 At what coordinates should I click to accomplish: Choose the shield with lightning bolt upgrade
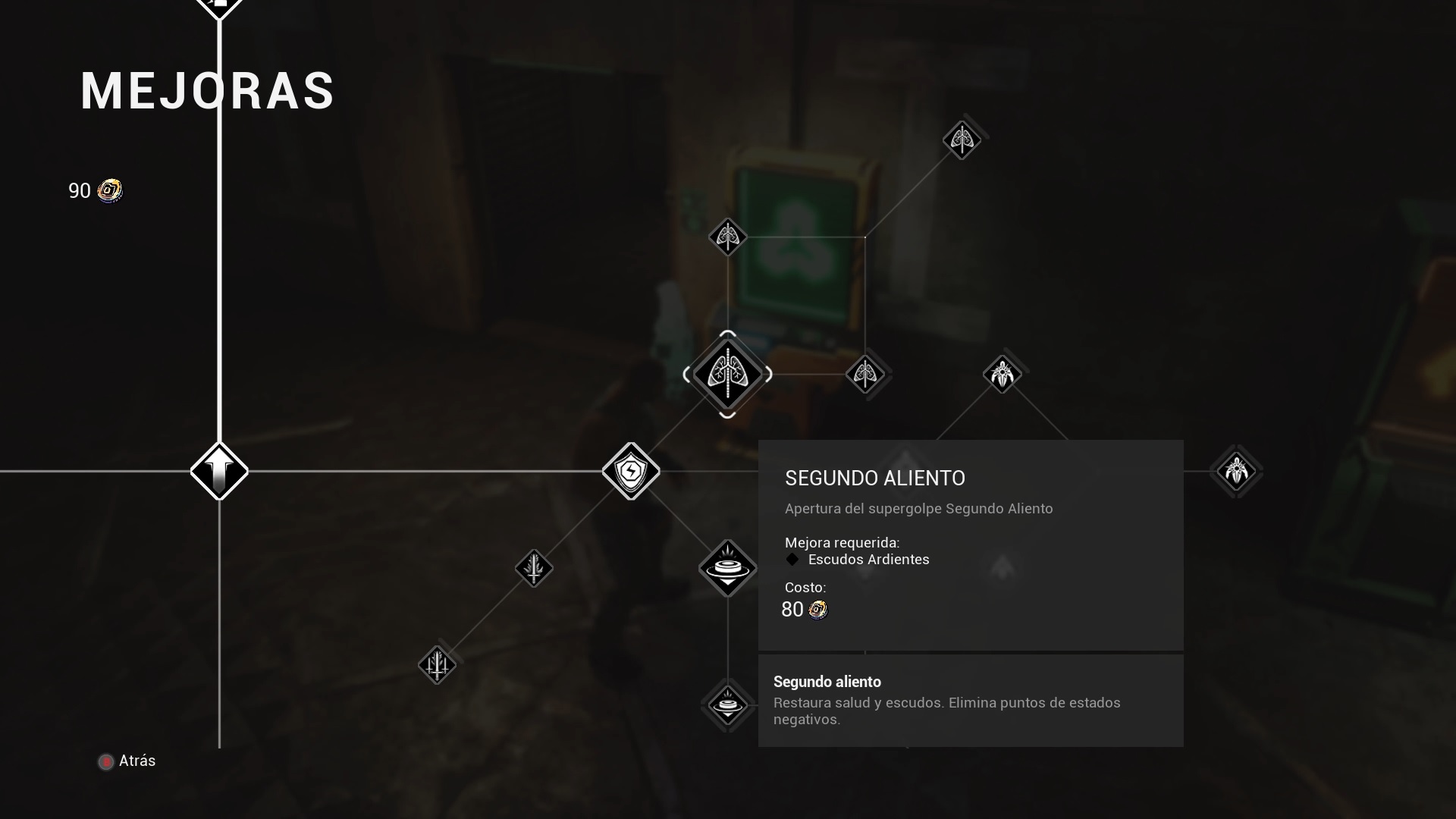pyautogui.click(x=630, y=471)
